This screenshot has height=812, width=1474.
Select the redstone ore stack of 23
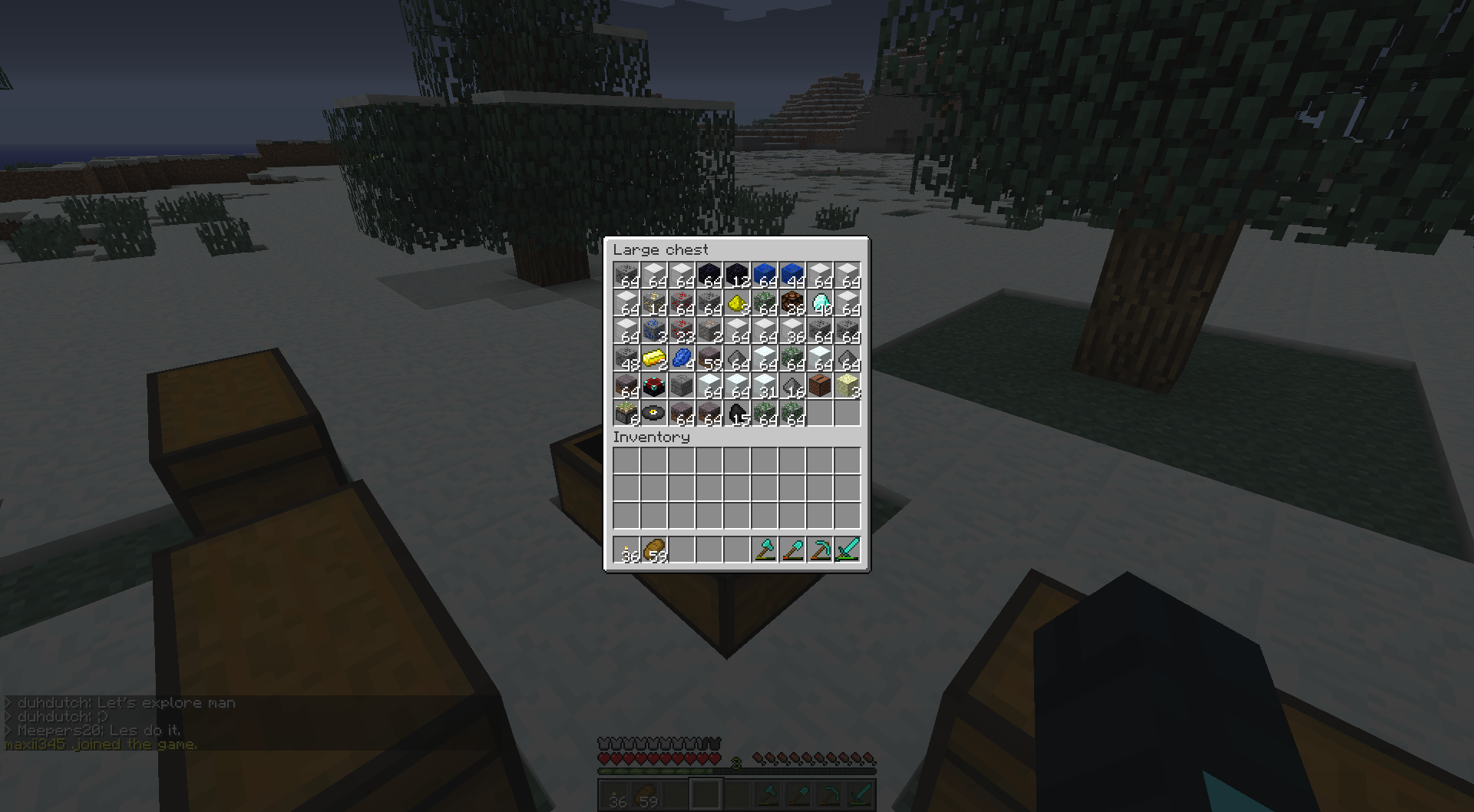681,330
